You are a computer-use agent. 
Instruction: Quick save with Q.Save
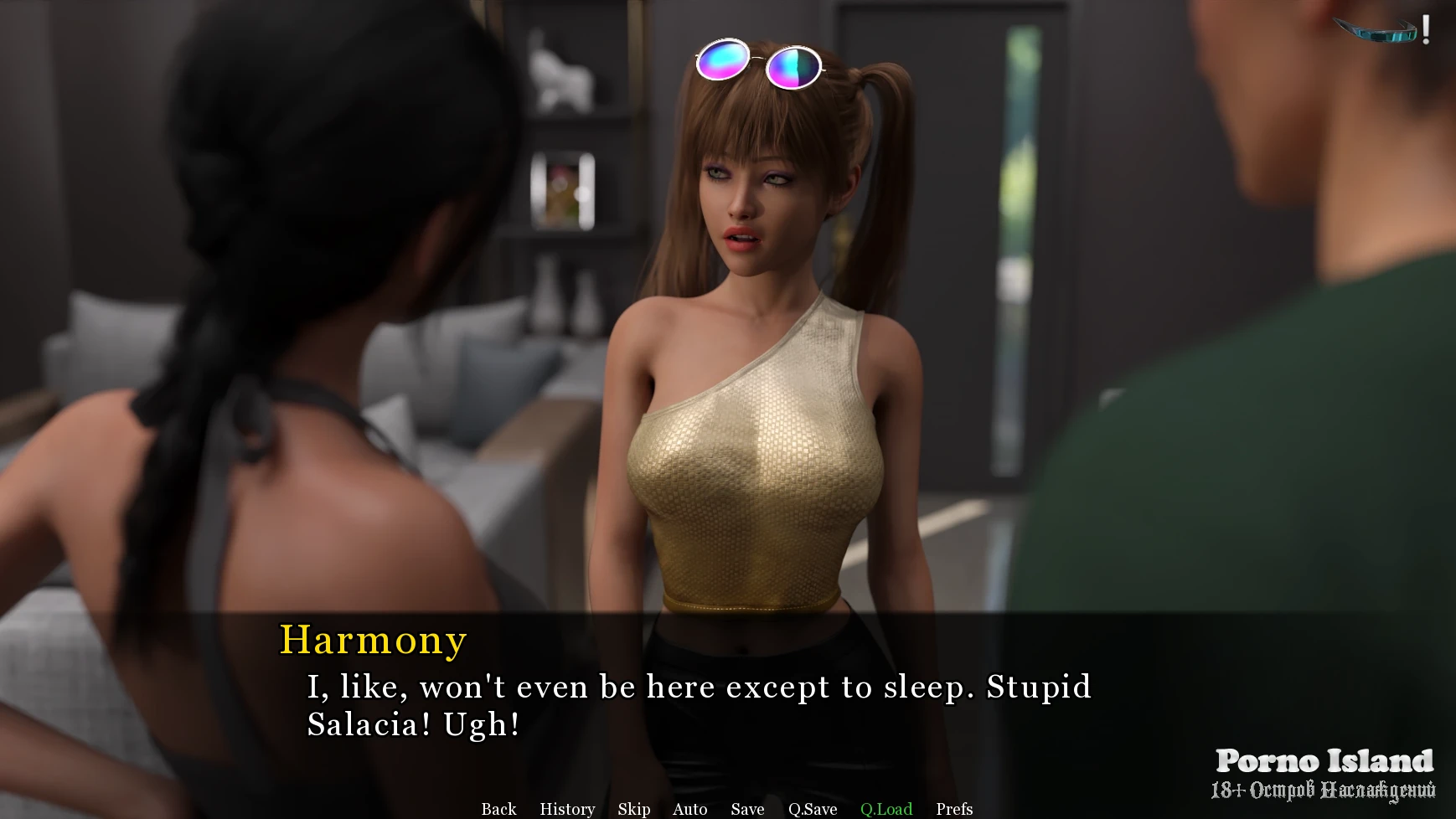coord(813,809)
